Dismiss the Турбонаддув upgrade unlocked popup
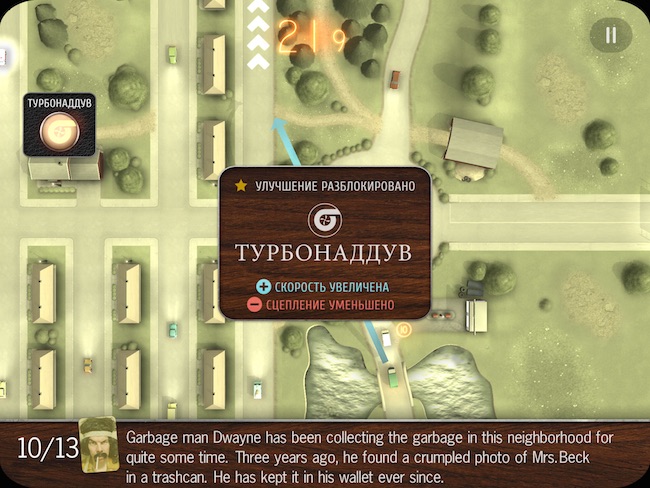Screen dimensions: 650x488 click(325, 243)
